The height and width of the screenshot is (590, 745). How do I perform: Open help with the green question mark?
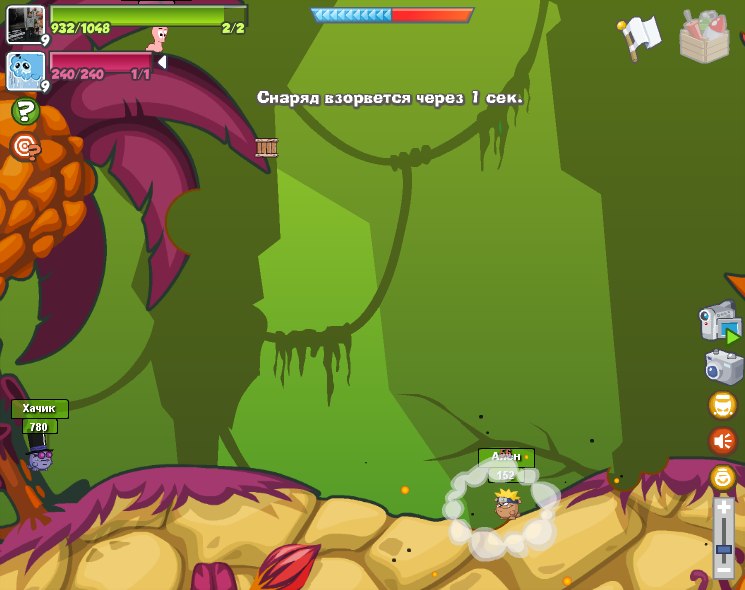25,111
